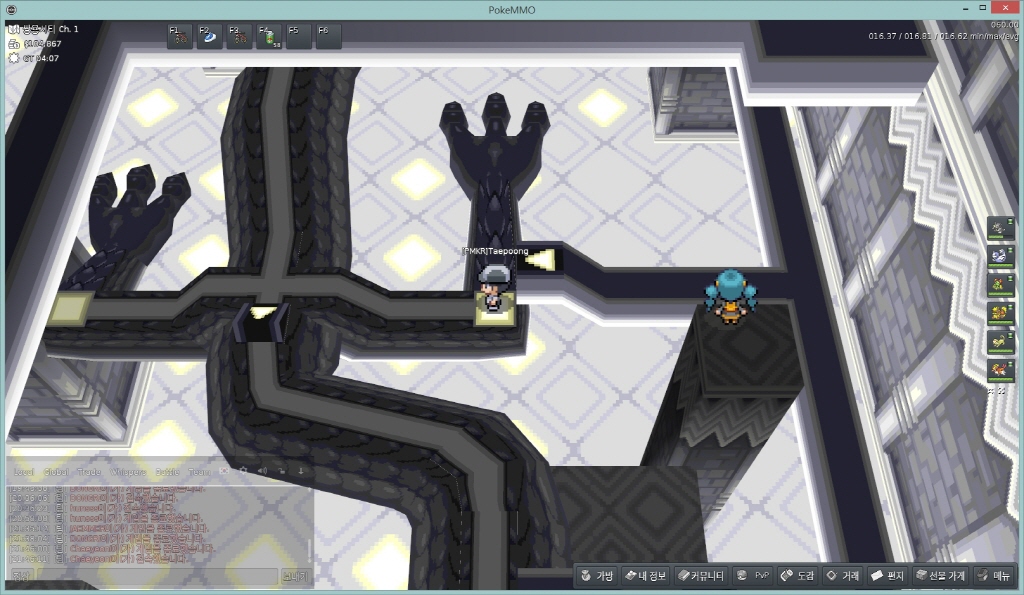Open the 거래 trade window
Image resolution: width=1024 pixels, height=595 pixels.
(x=842, y=576)
